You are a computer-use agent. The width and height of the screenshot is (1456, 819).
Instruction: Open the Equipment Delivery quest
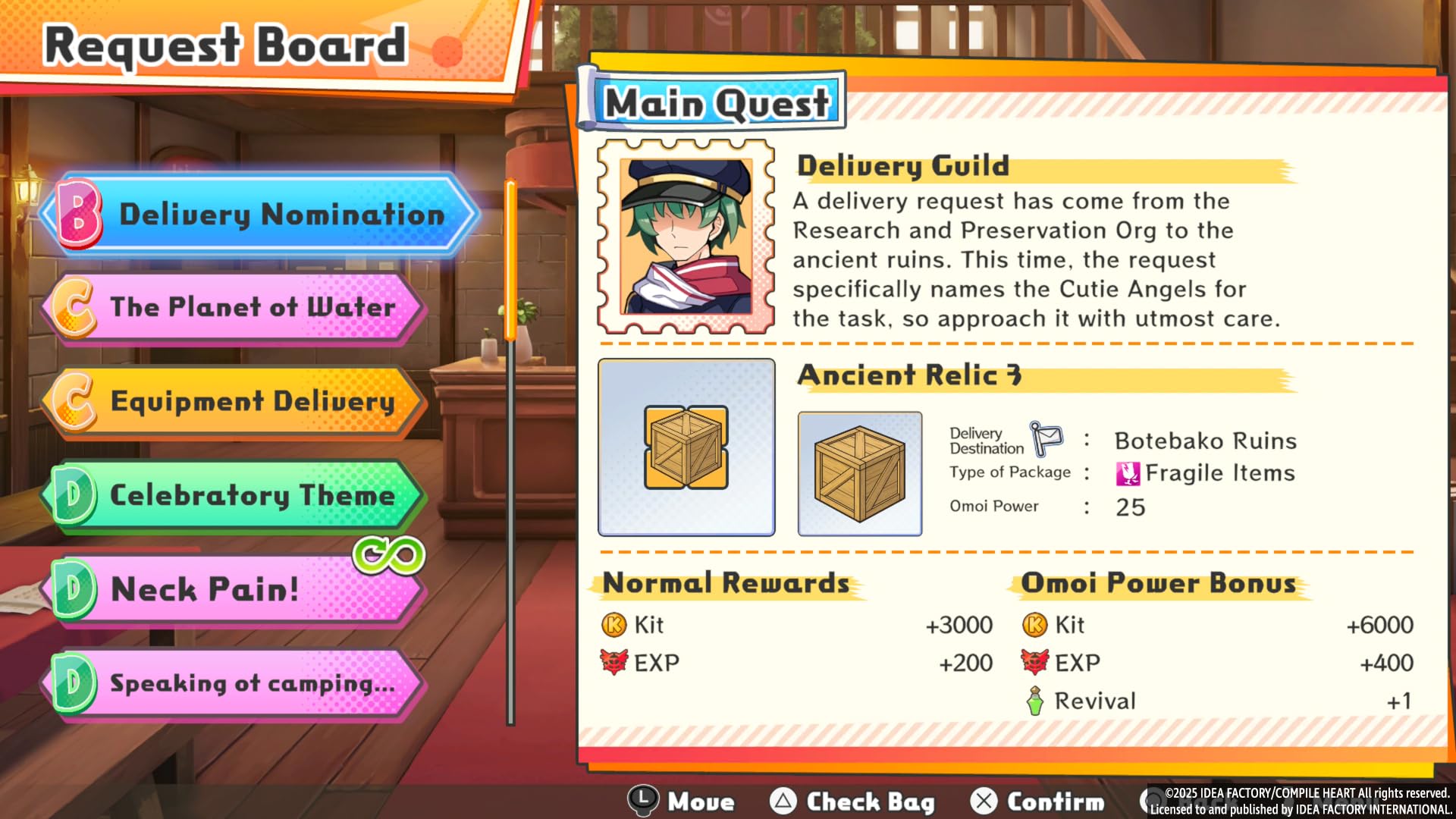253,402
